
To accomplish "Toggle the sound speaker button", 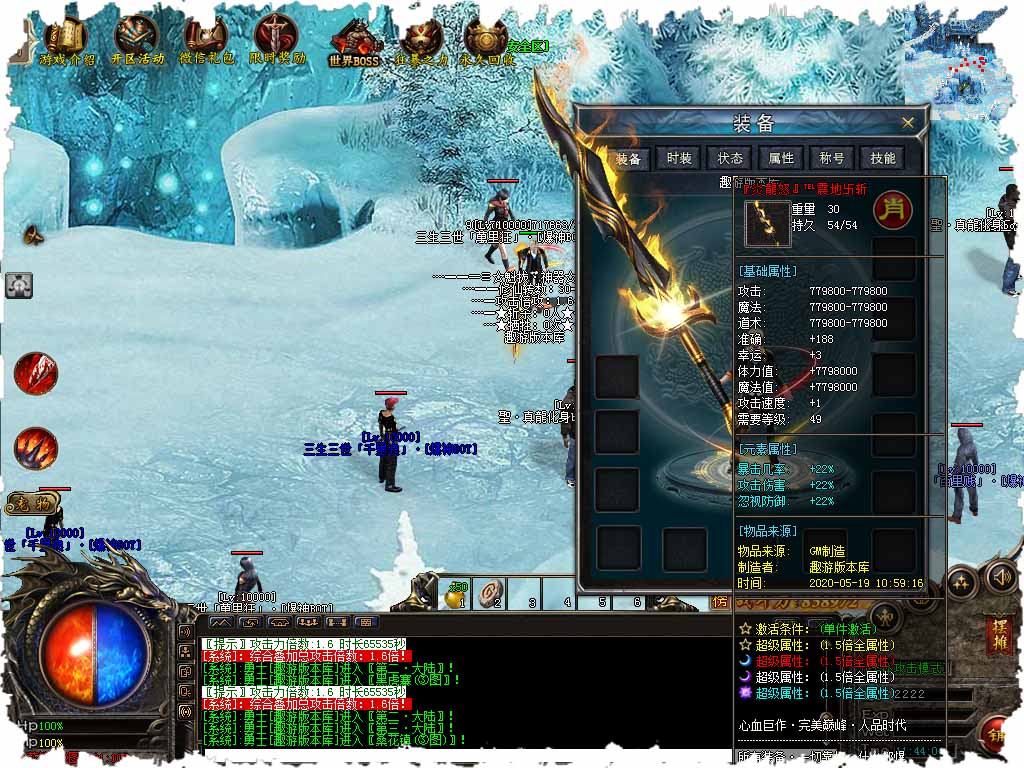I will (1000, 577).
